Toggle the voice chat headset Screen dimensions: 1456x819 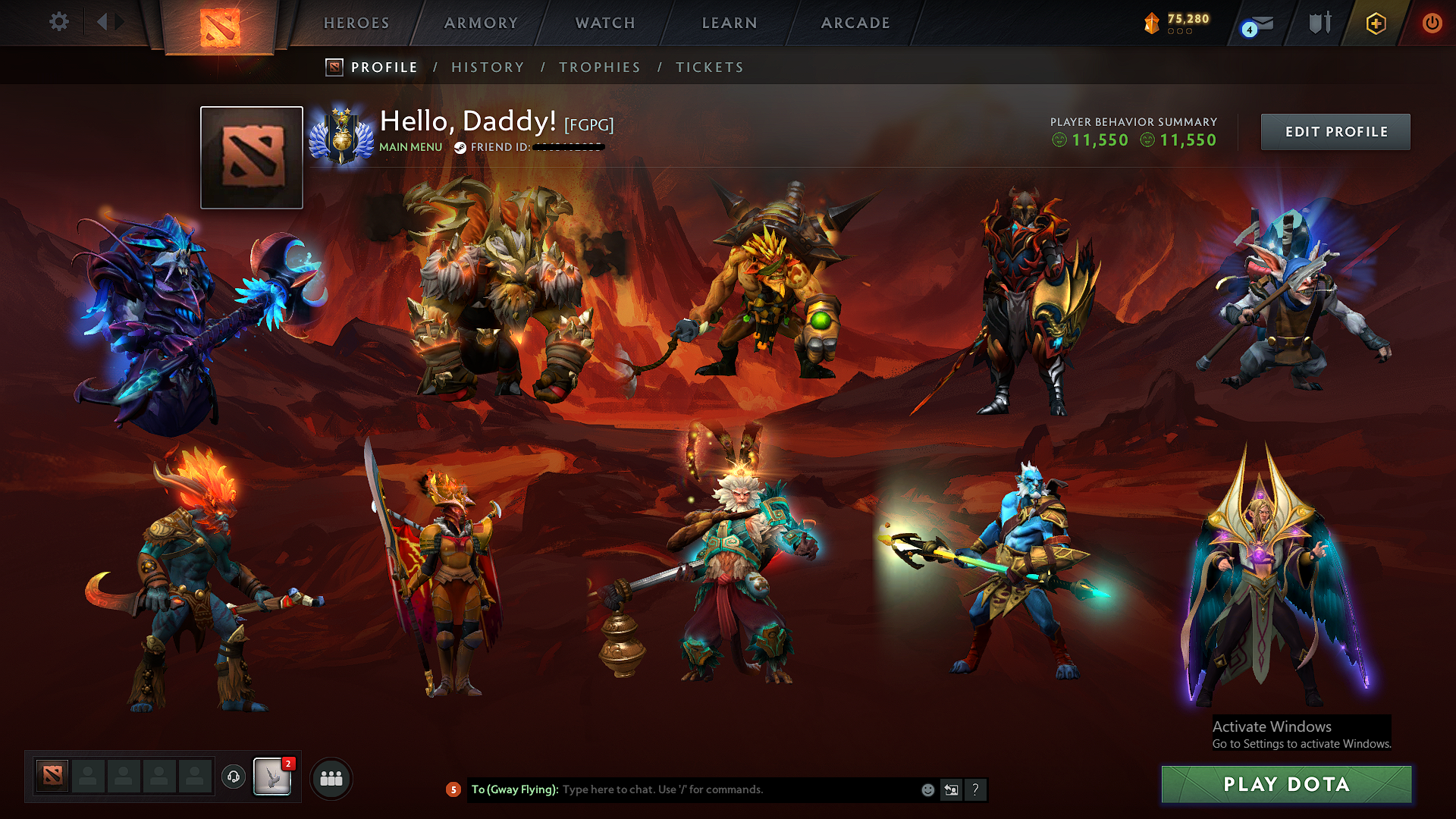click(234, 776)
